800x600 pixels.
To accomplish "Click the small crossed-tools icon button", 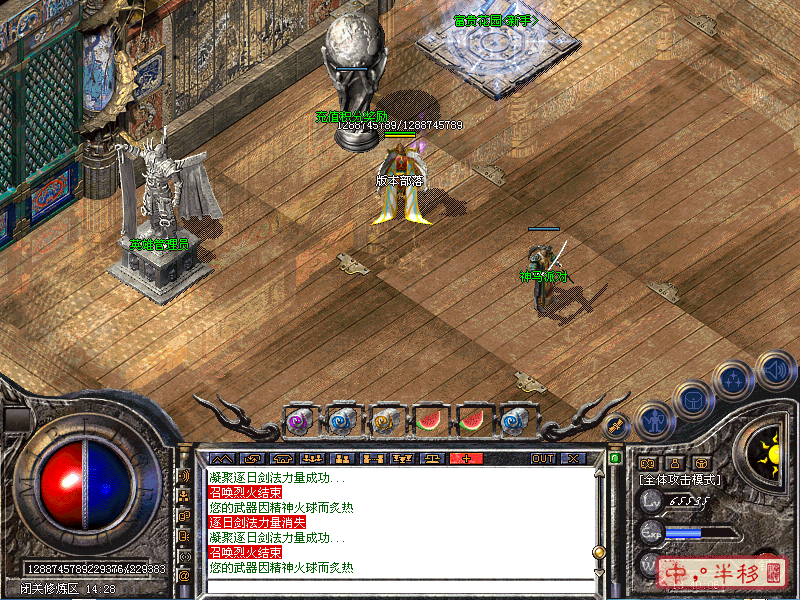I will click(x=618, y=425).
